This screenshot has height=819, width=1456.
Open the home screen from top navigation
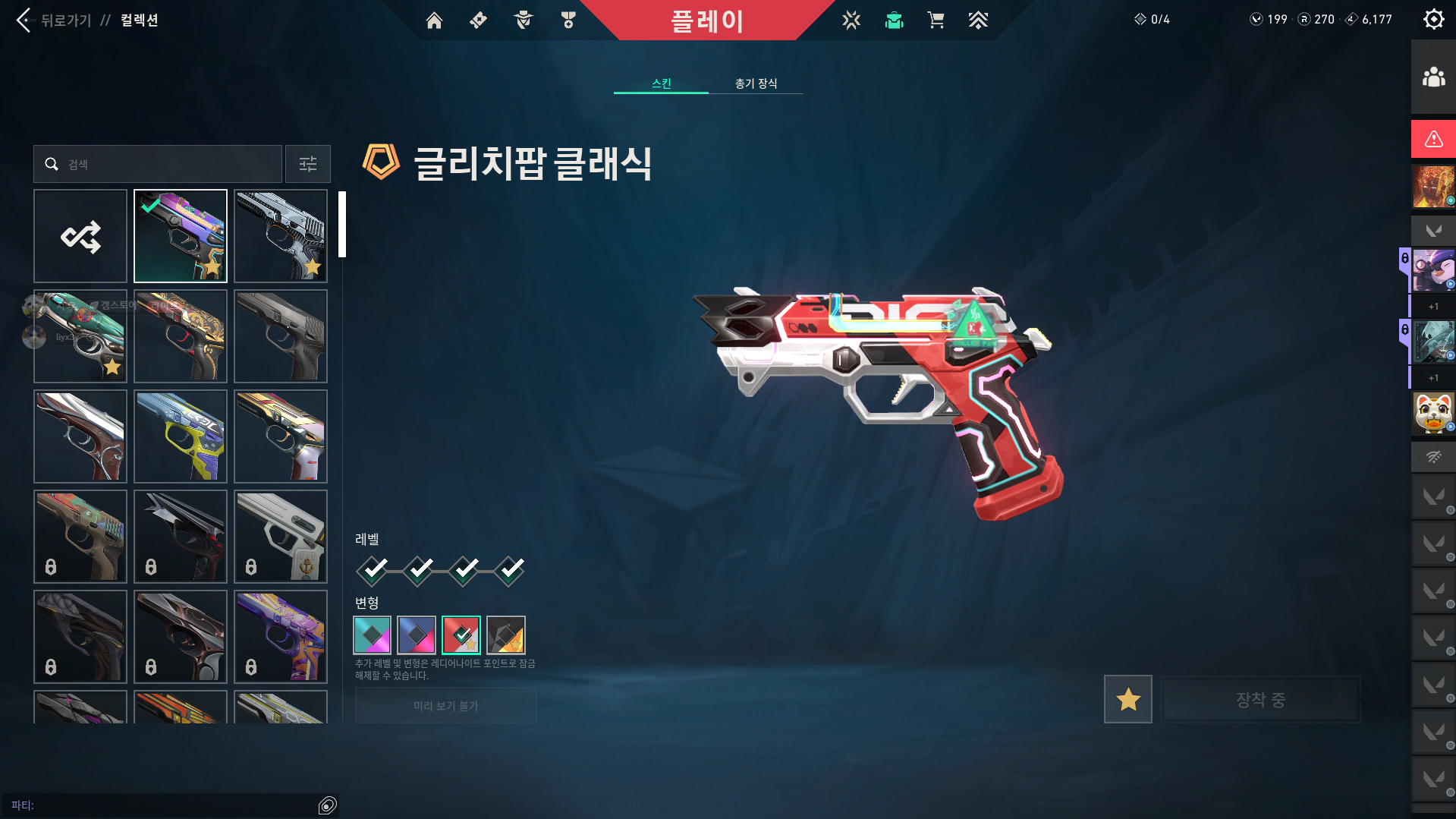click(435, 20)
